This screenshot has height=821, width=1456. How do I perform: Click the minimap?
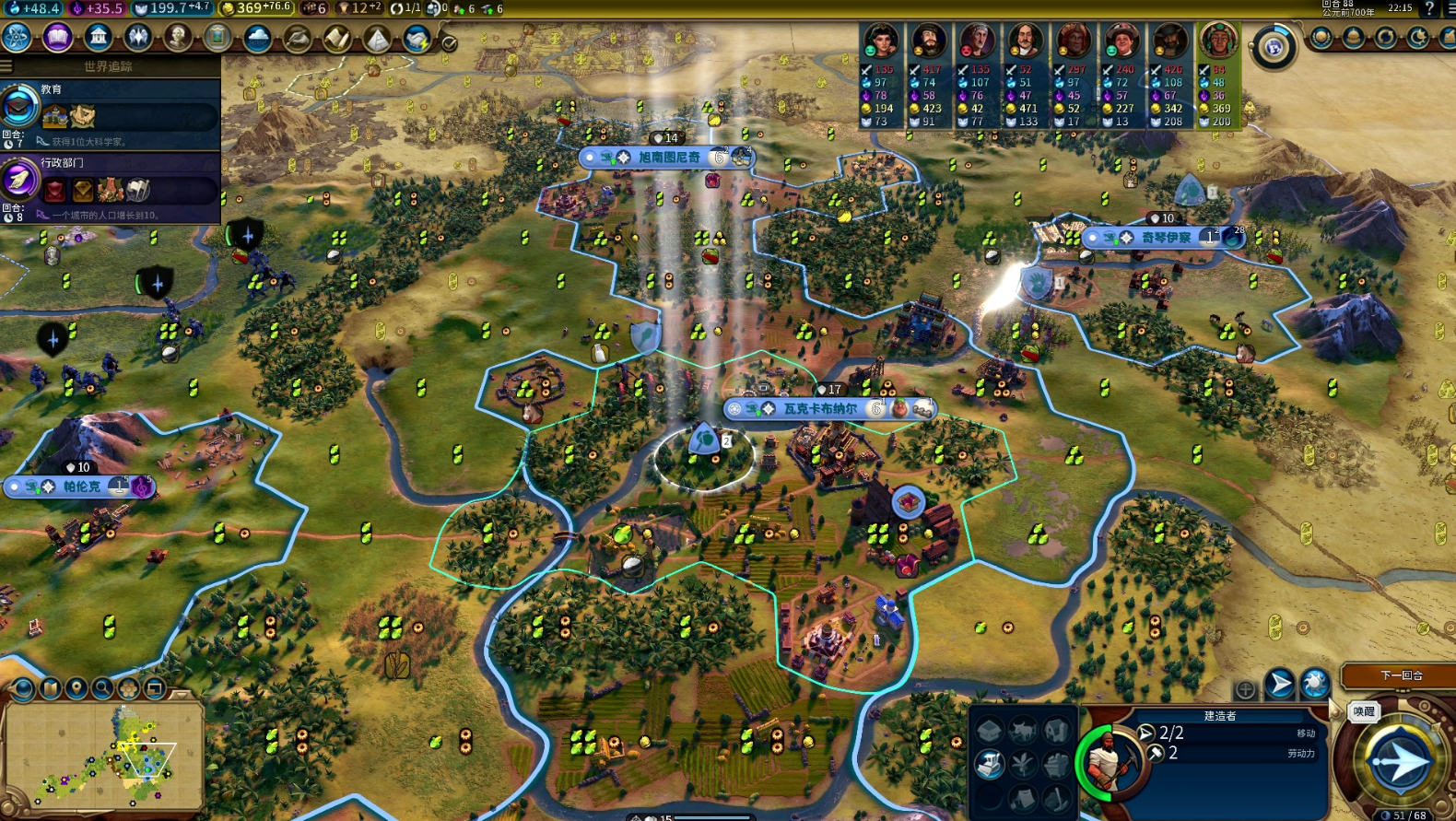coord(103,756)
